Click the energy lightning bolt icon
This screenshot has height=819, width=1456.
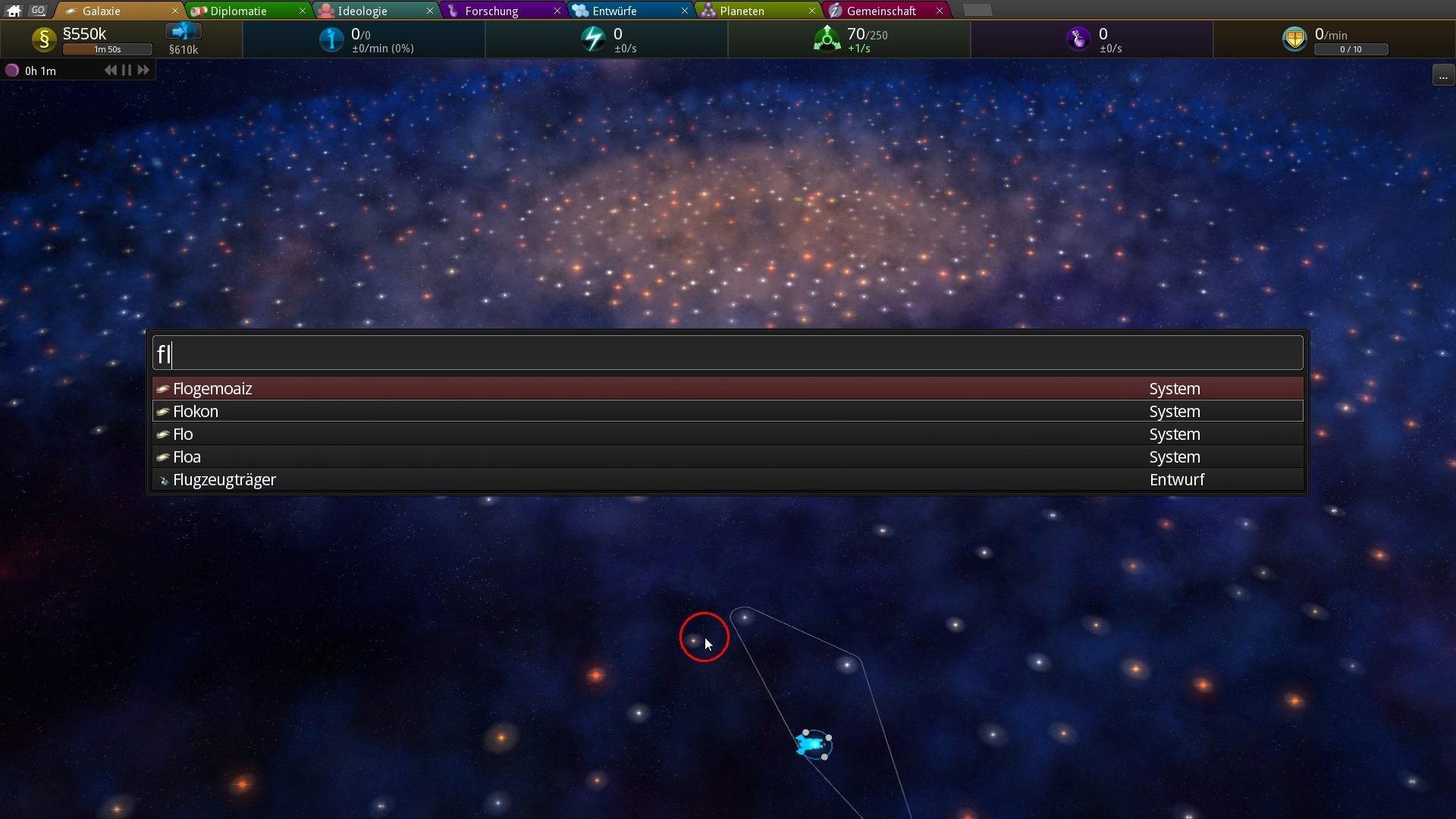[594, 39]
